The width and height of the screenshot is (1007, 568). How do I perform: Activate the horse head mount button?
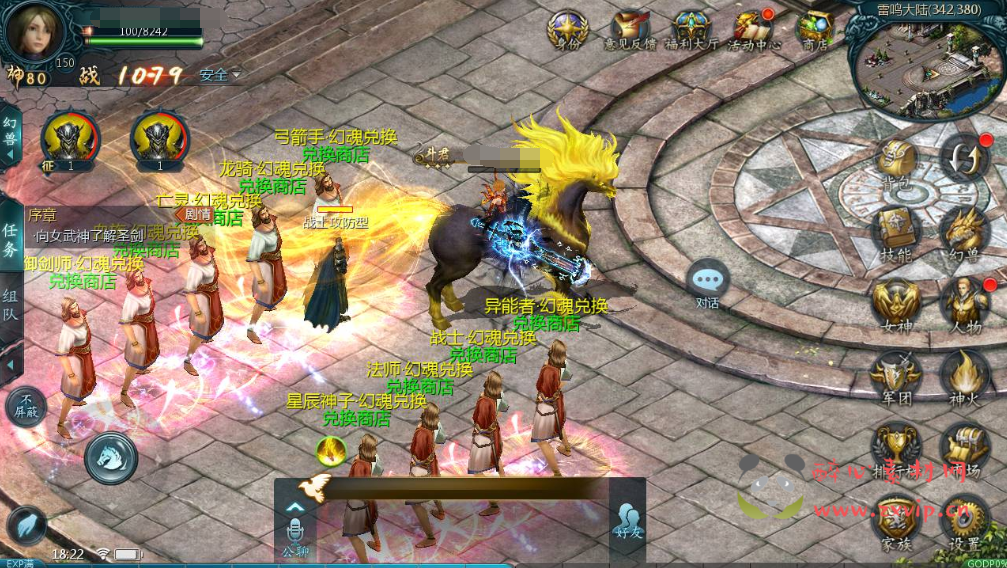110,457
